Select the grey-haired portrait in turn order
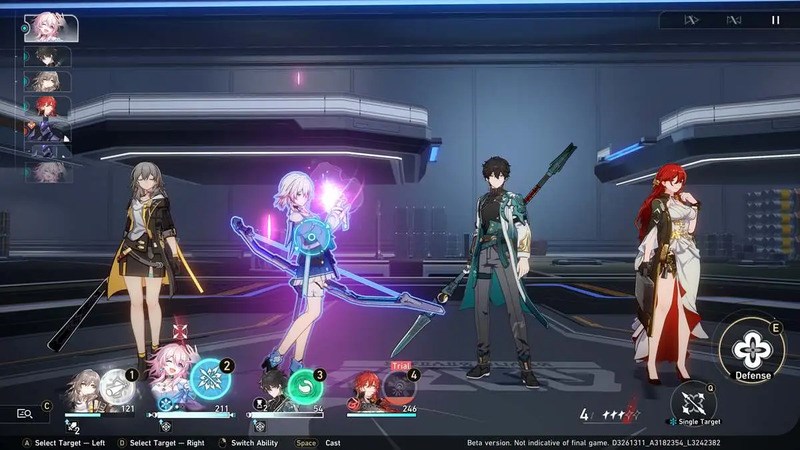This screenshot has height=450, width=800. click(x=48, y=81)
